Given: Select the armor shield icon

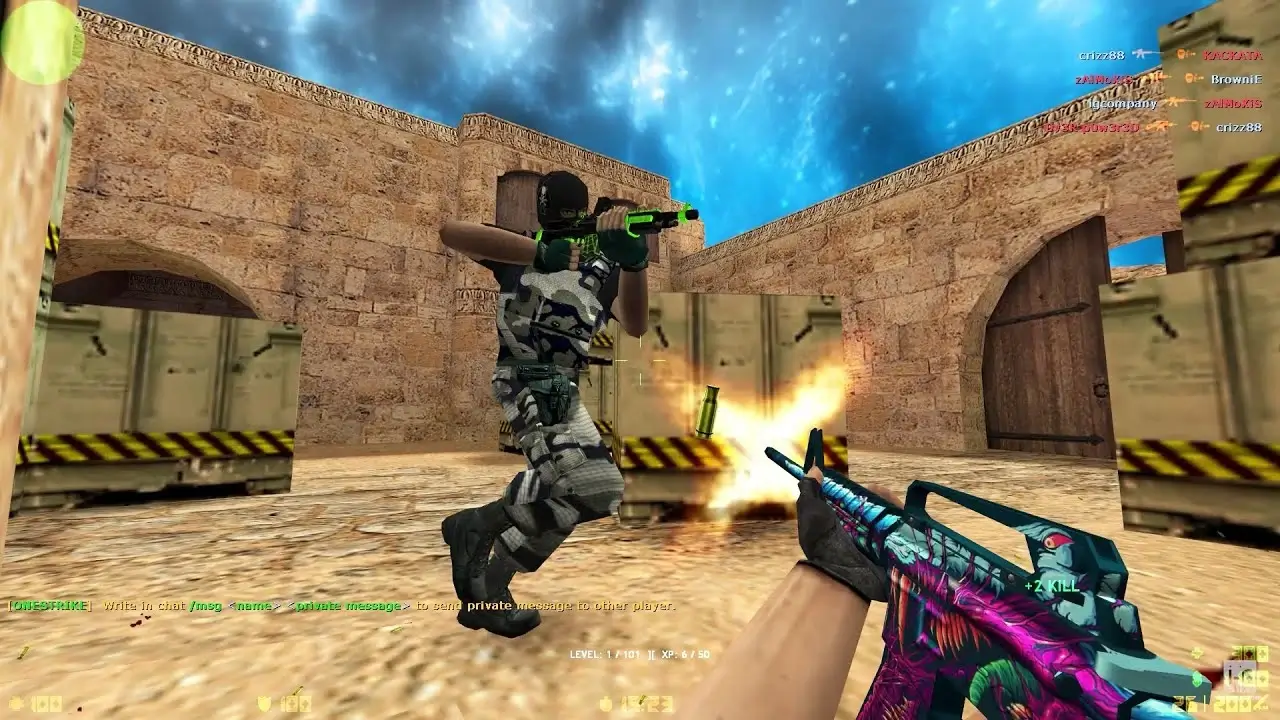Looking at the screenshot, I should click(262, 704).
